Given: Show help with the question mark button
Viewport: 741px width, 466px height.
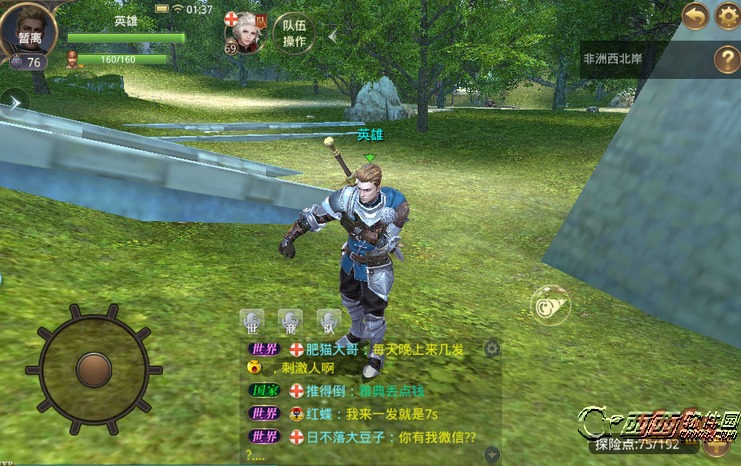Looking at the screenshot, I should (726, 59).
